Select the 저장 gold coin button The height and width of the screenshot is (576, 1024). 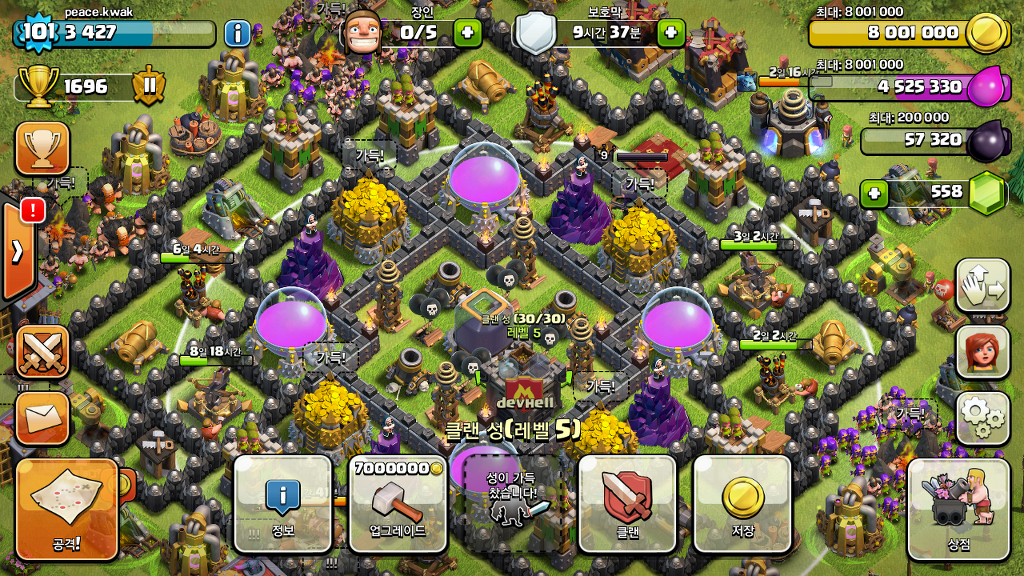click(742, 503)
